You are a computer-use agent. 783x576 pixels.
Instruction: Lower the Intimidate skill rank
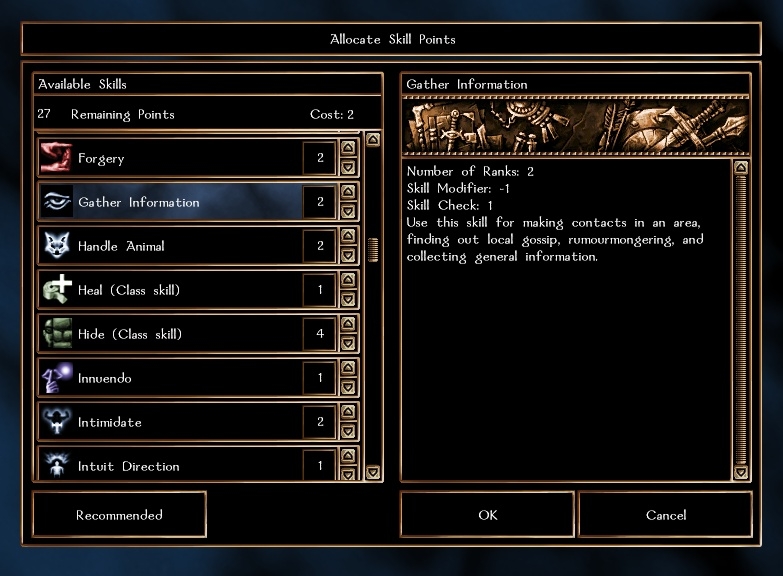348,432
